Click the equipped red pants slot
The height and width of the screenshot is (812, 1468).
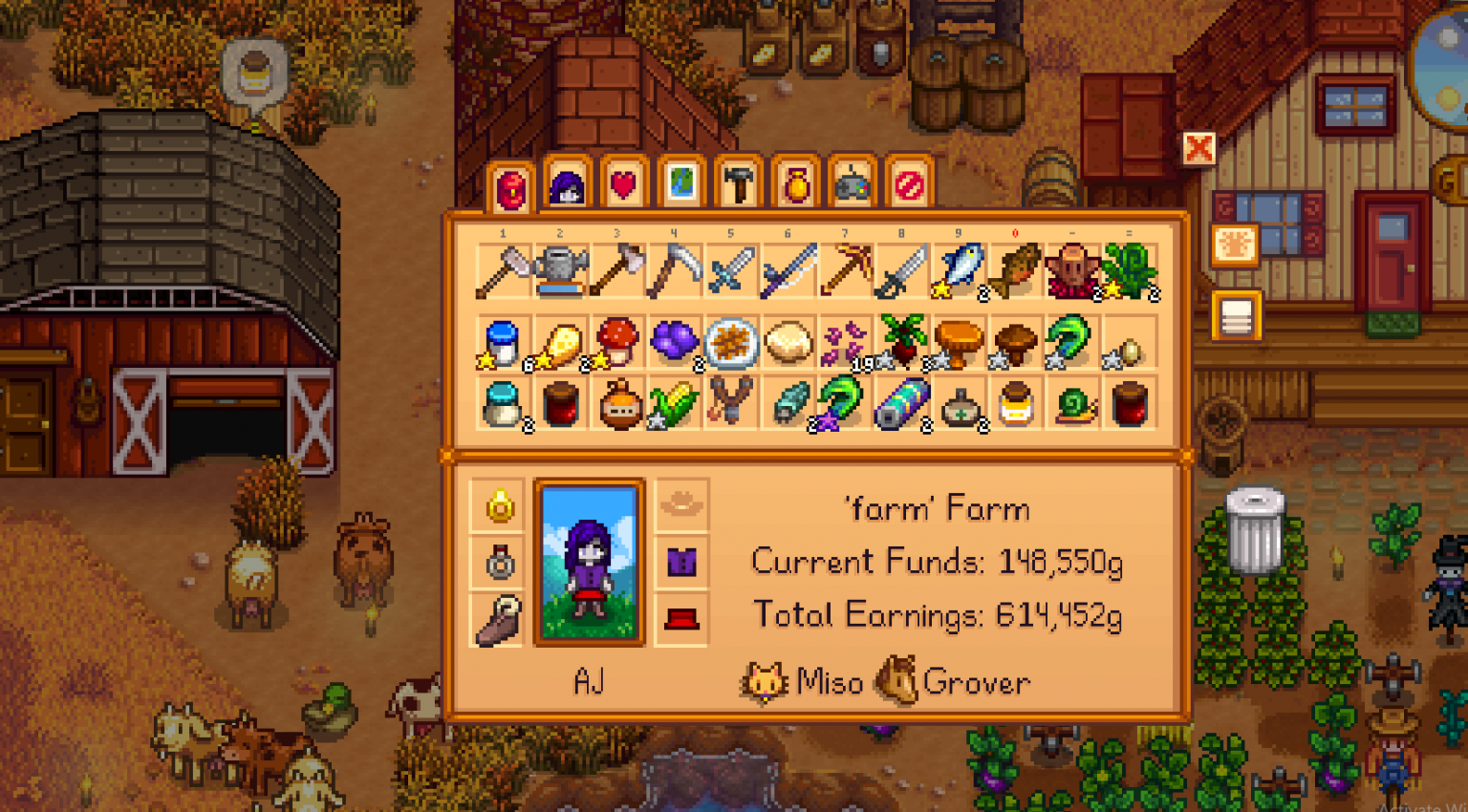pos(681,621)
